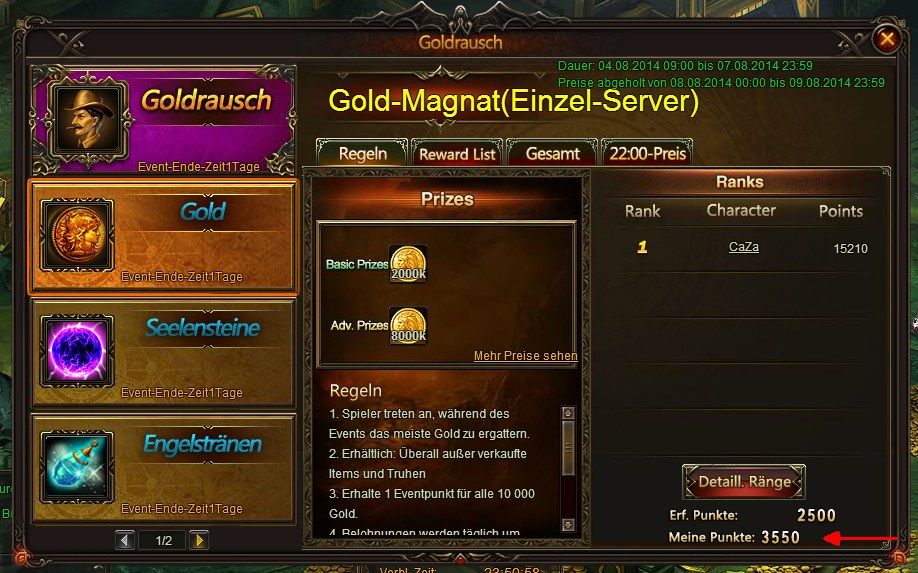Click the Regeln text scrollbar
This screenshot has width=918, height=573.
568,467
